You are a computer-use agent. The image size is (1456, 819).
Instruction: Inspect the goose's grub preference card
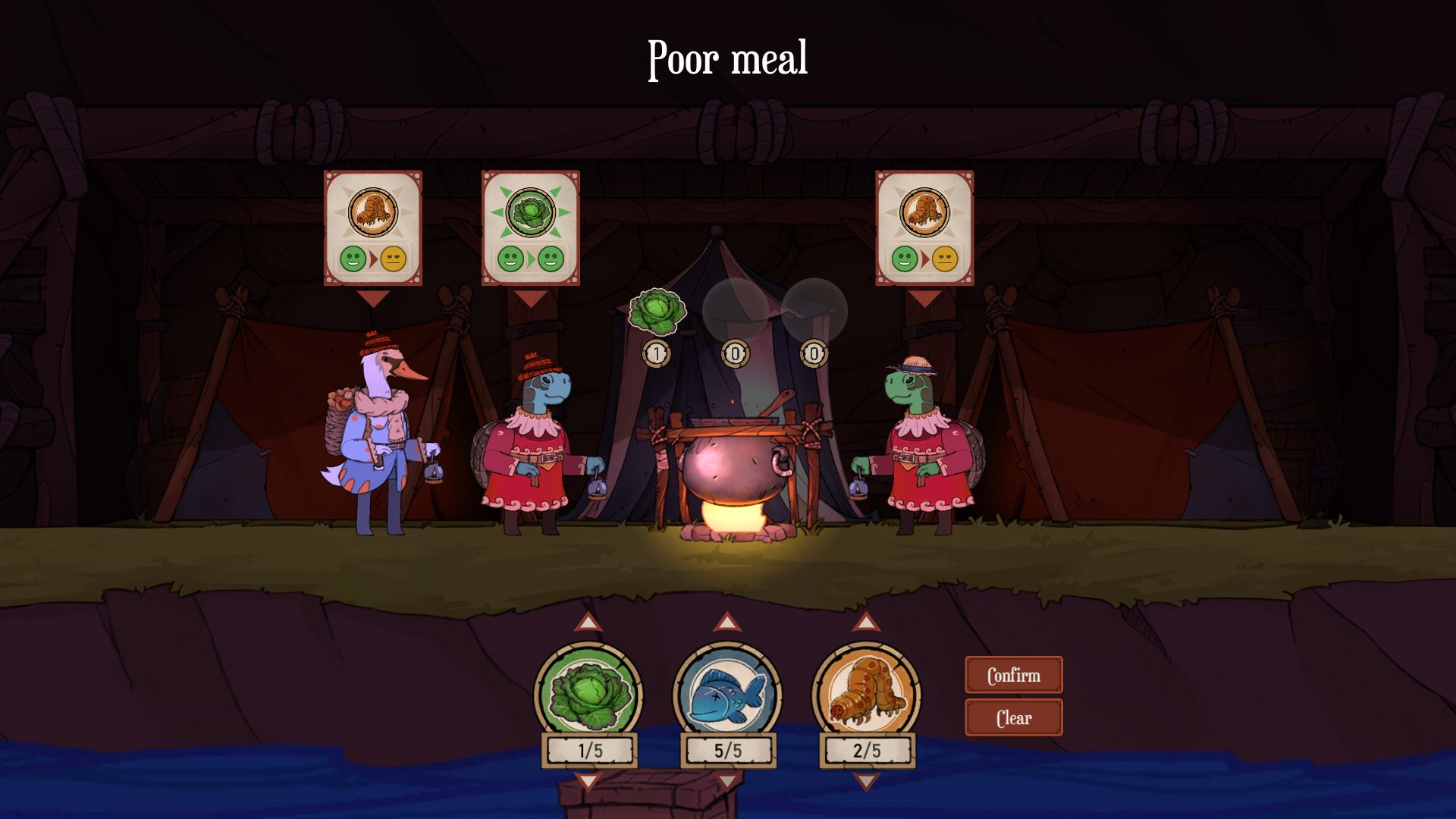click(x=373, y=227)
